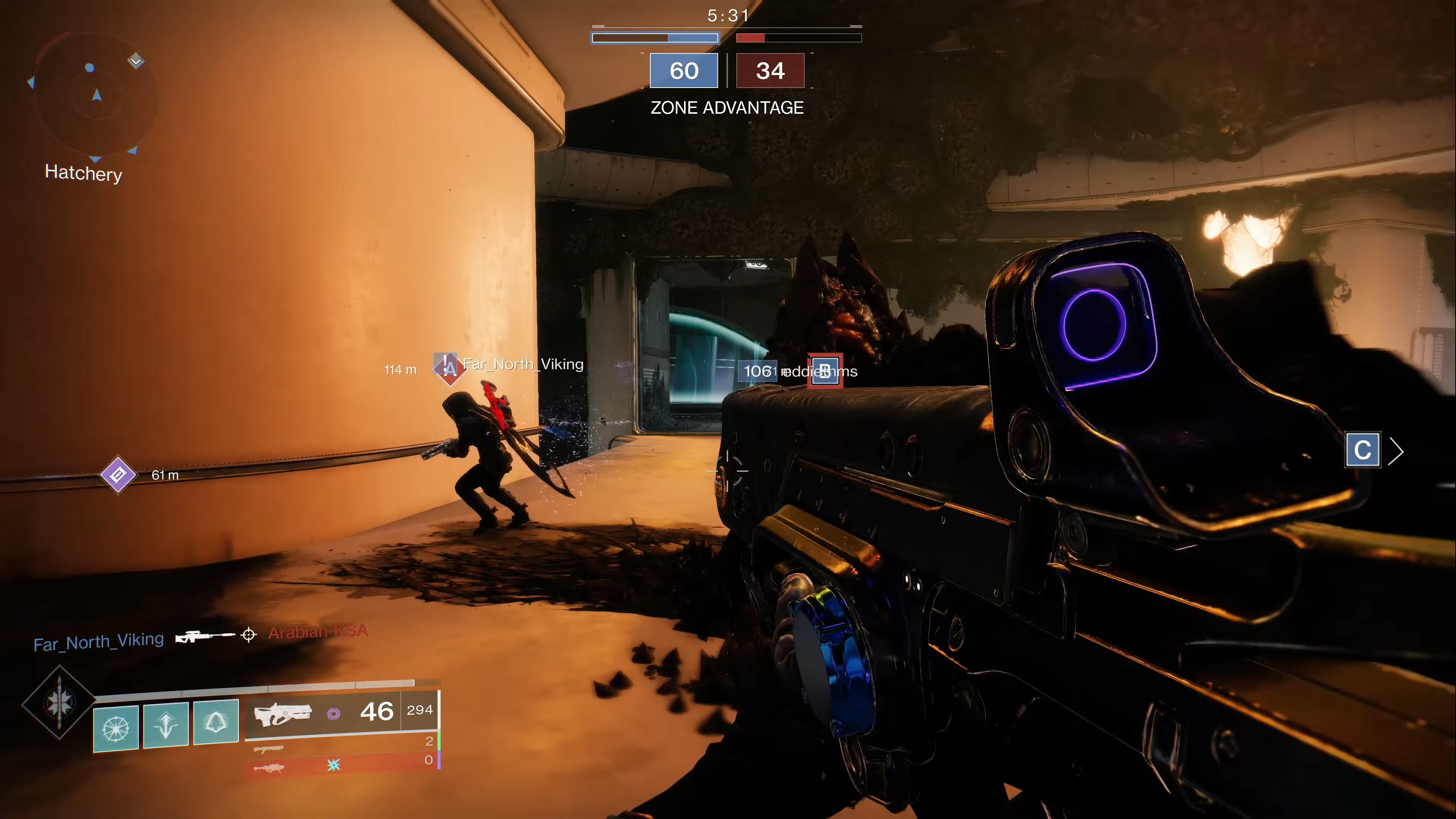Click the purple diamond waypoint marker
The height and width of the screenshot is (819, 1456).
click(118, 475)
